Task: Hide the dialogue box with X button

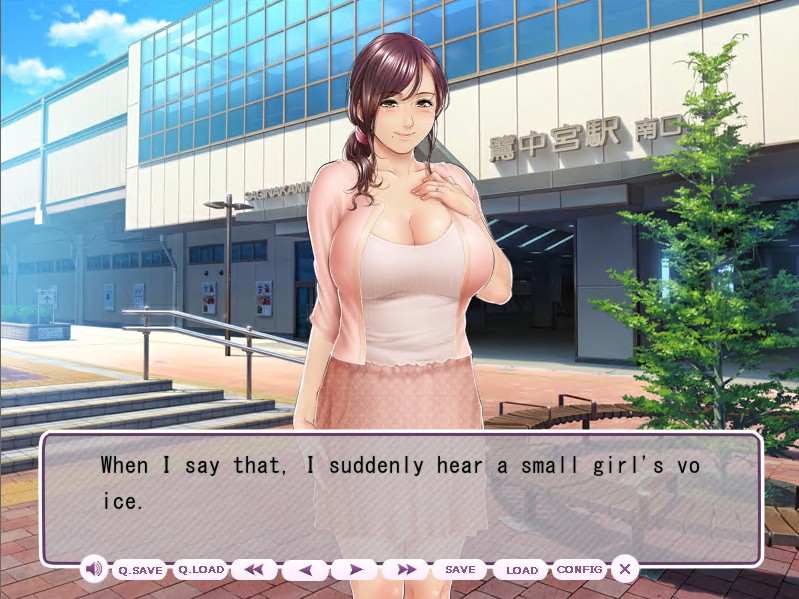Action: click(625, 570)
